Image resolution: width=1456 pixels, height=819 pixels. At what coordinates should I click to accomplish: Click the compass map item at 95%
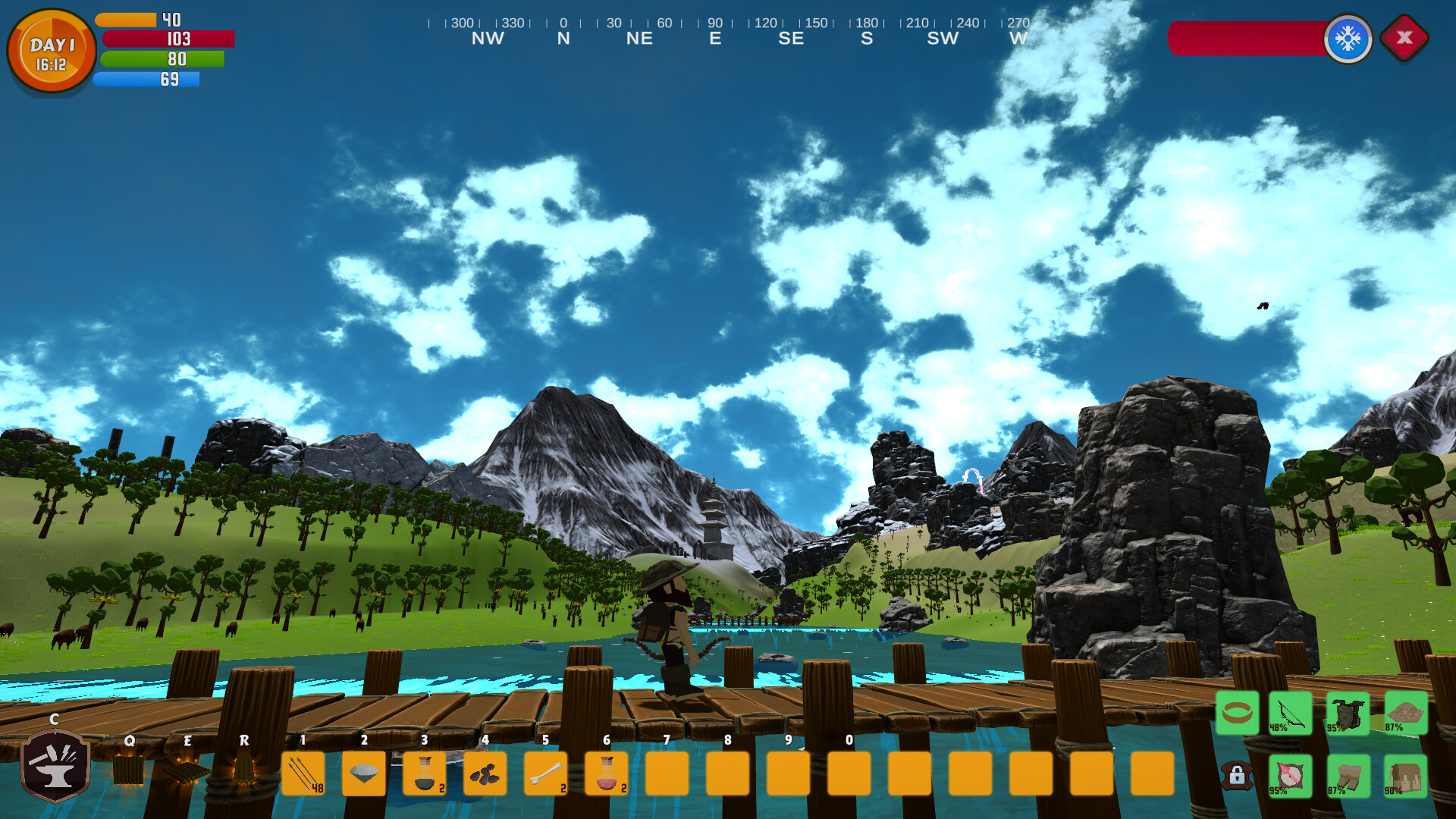pyautogui.click(x=1289, y=775)
